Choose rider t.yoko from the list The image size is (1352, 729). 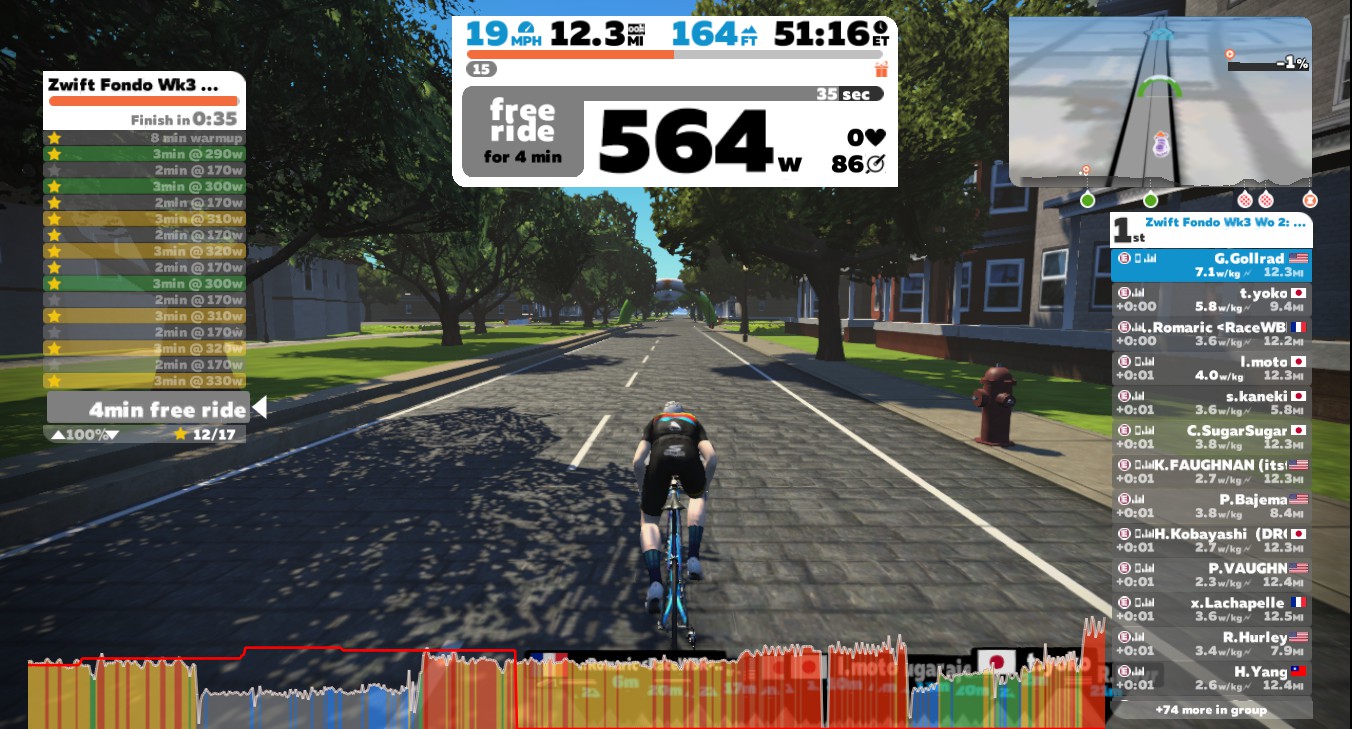1211,300
